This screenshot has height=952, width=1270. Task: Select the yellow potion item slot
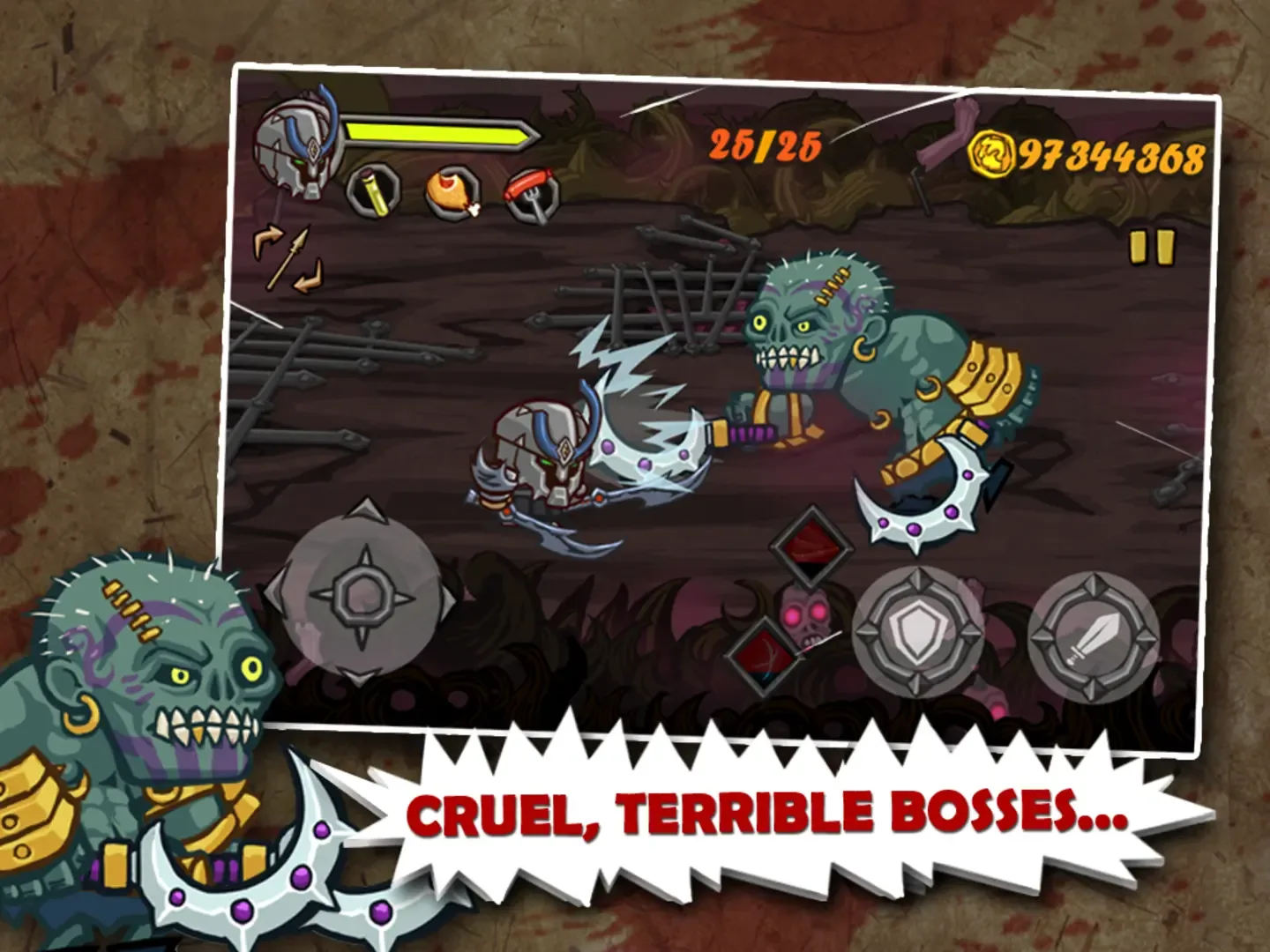coord(372,192)
